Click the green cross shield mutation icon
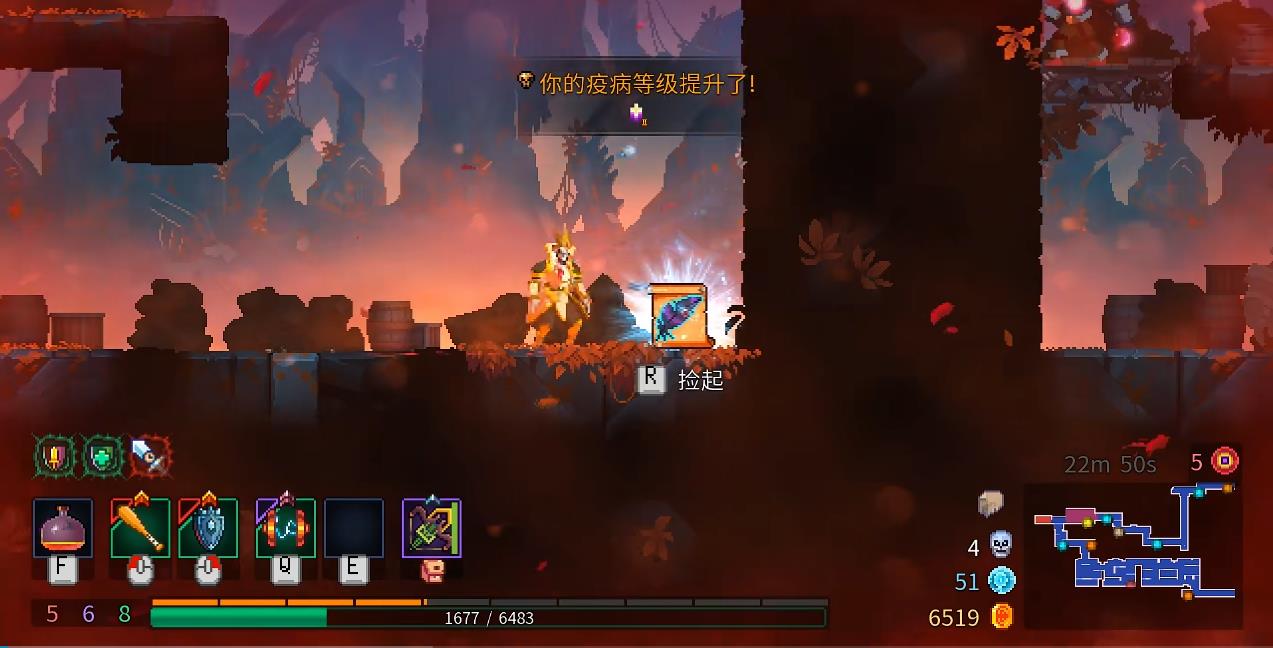The image size is (1273, 648). pyautogui.click(x=101, y=457)
